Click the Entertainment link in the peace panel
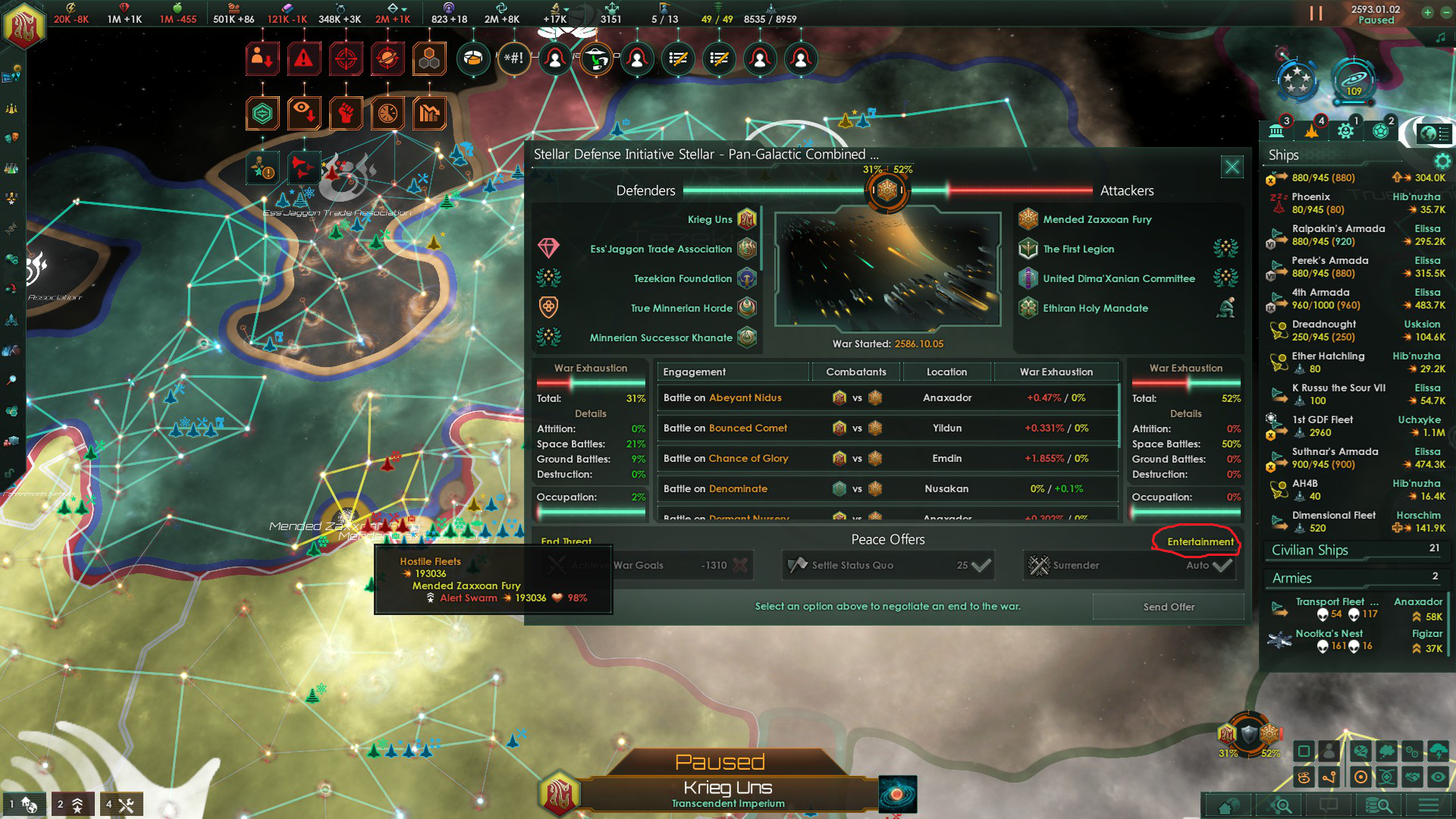 [x=1200, y=541]
